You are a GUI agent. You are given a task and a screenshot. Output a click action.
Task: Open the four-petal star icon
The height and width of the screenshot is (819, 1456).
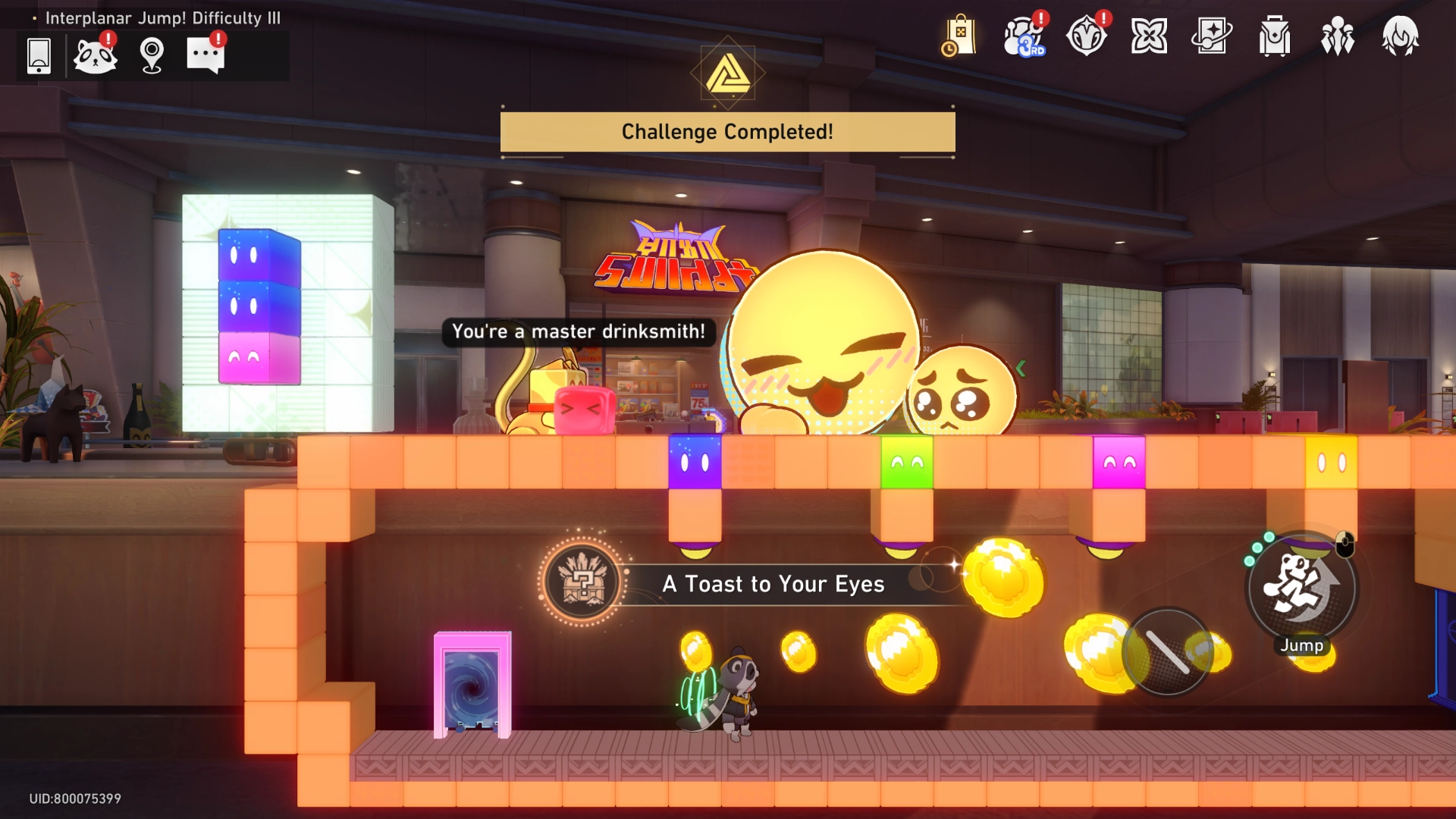1150,36
